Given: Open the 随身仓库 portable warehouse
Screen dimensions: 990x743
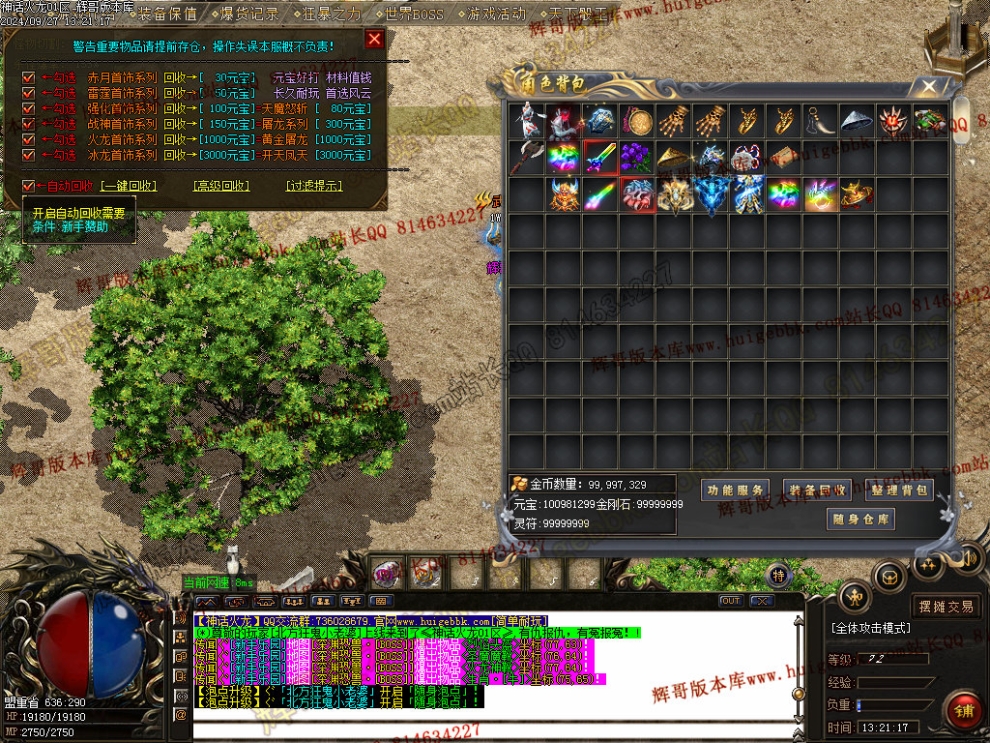Looking at the screenshot, I should (860, 519).
